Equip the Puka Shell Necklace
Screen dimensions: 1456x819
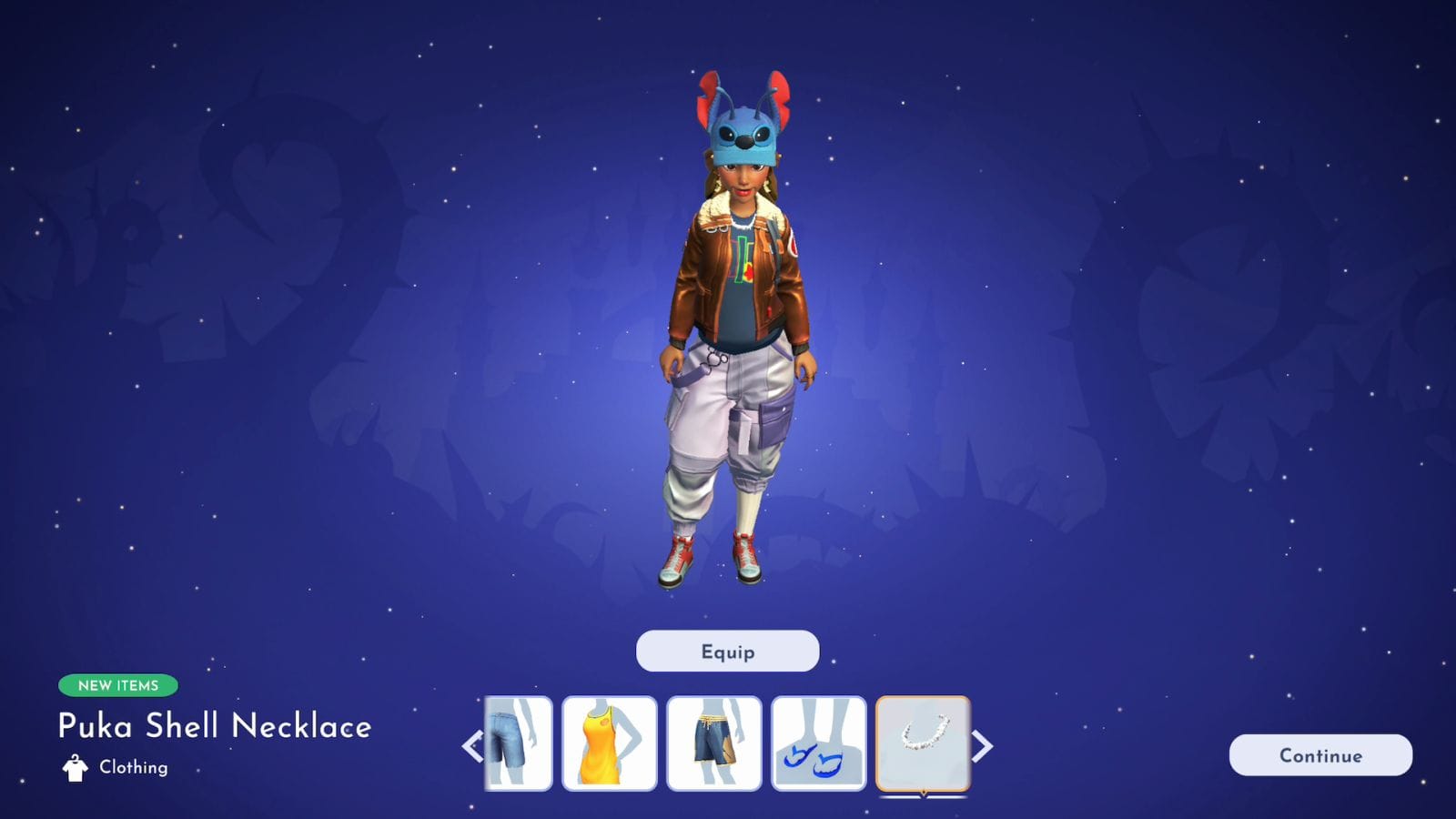(727, 652)
